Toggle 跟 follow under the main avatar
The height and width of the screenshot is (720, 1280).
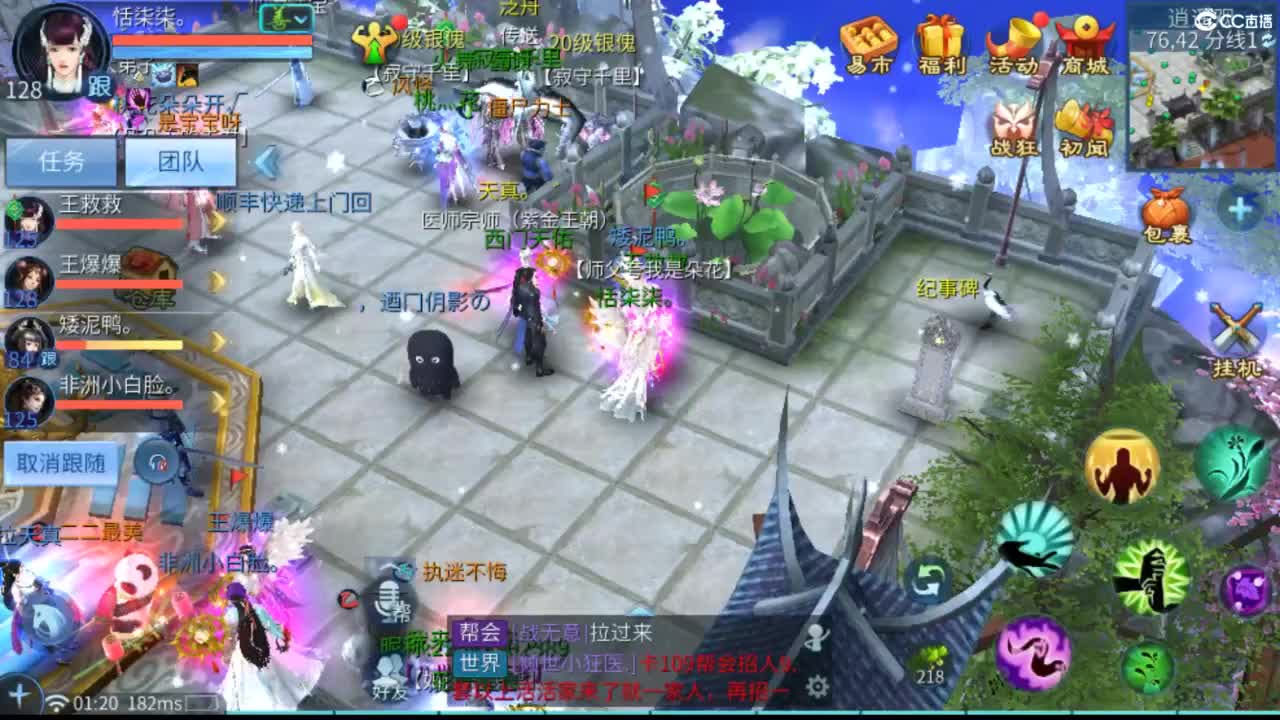click(97, 86)
